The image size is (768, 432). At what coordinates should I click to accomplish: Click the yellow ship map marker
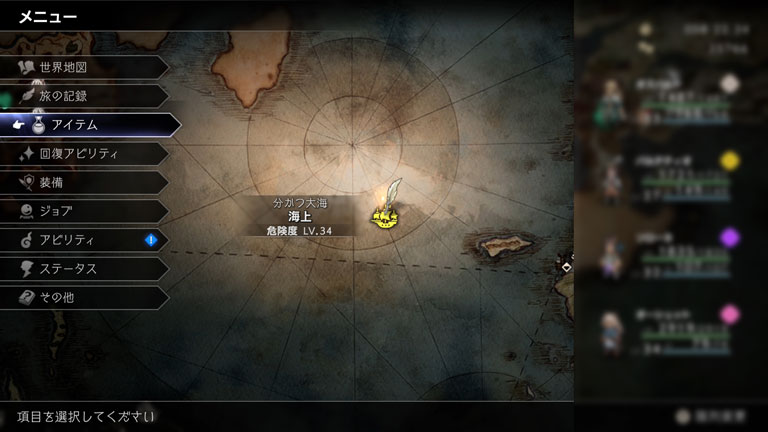(x=384, y=214)
